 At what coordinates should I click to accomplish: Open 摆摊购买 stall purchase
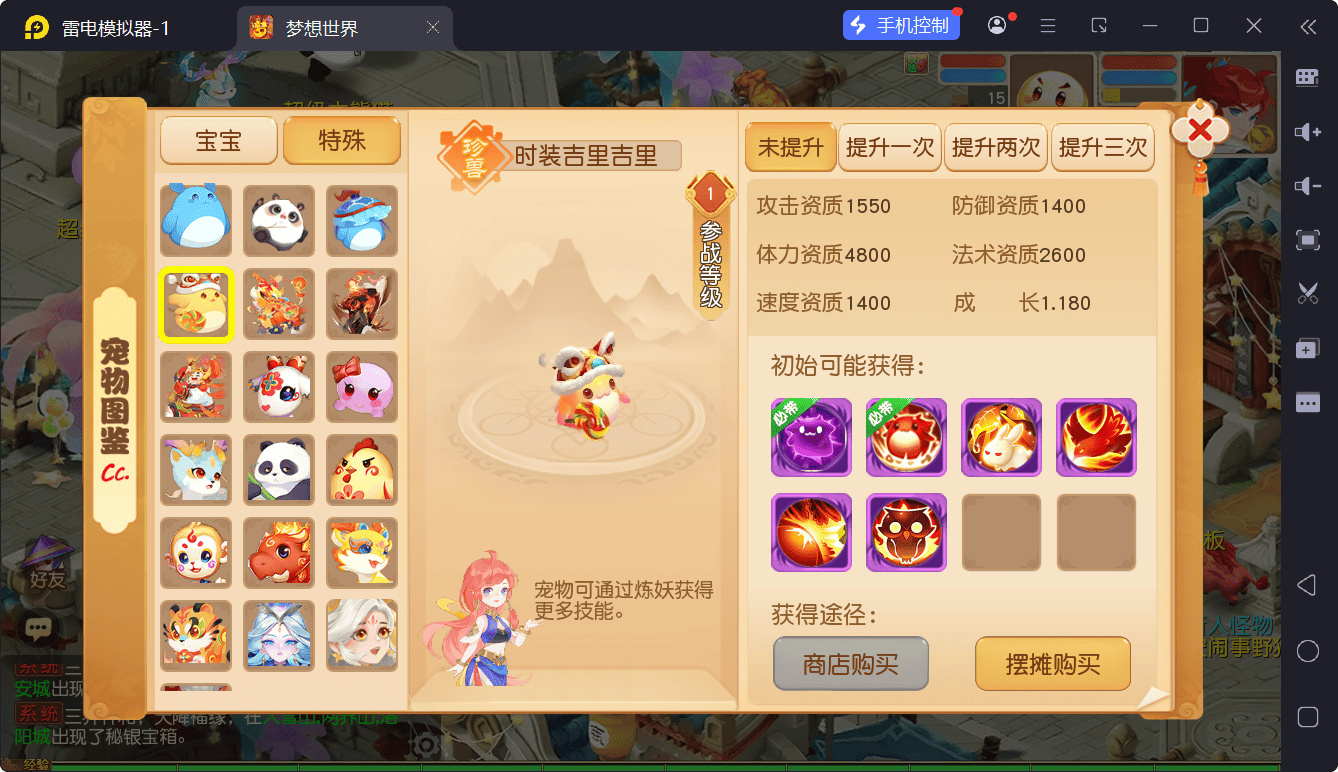[1052, 664]
